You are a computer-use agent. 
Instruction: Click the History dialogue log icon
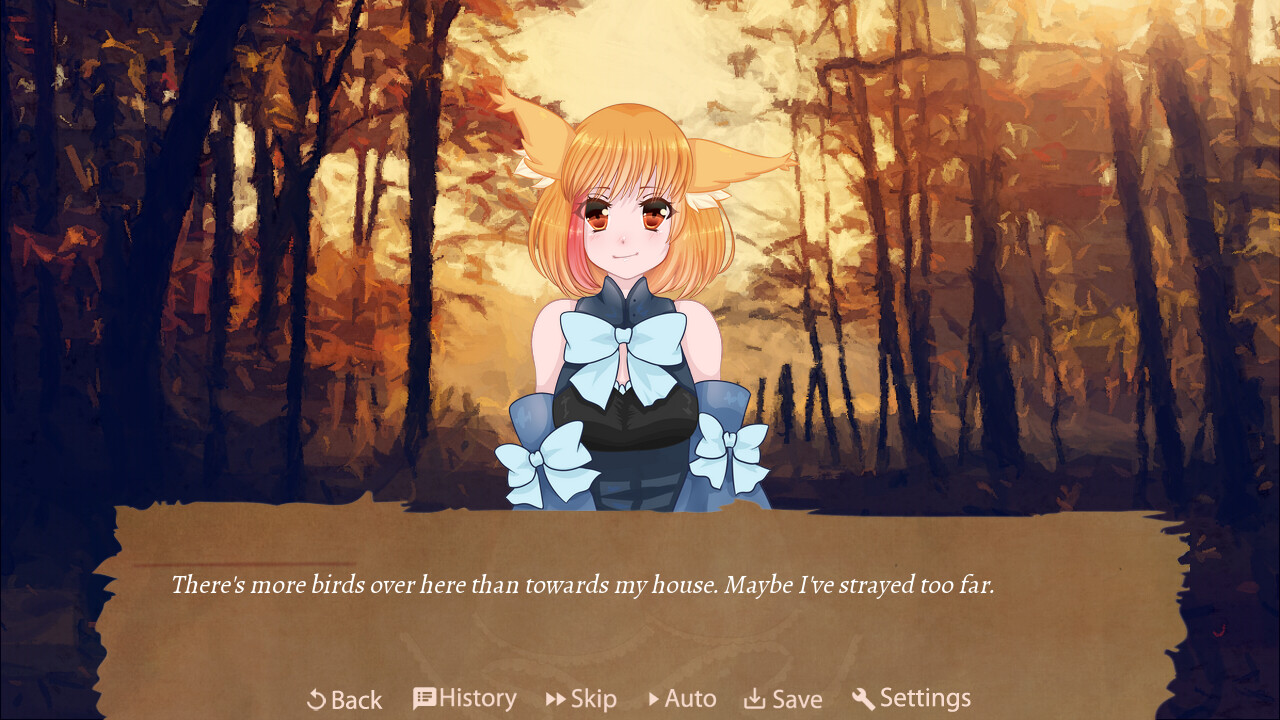pos(424,698)
